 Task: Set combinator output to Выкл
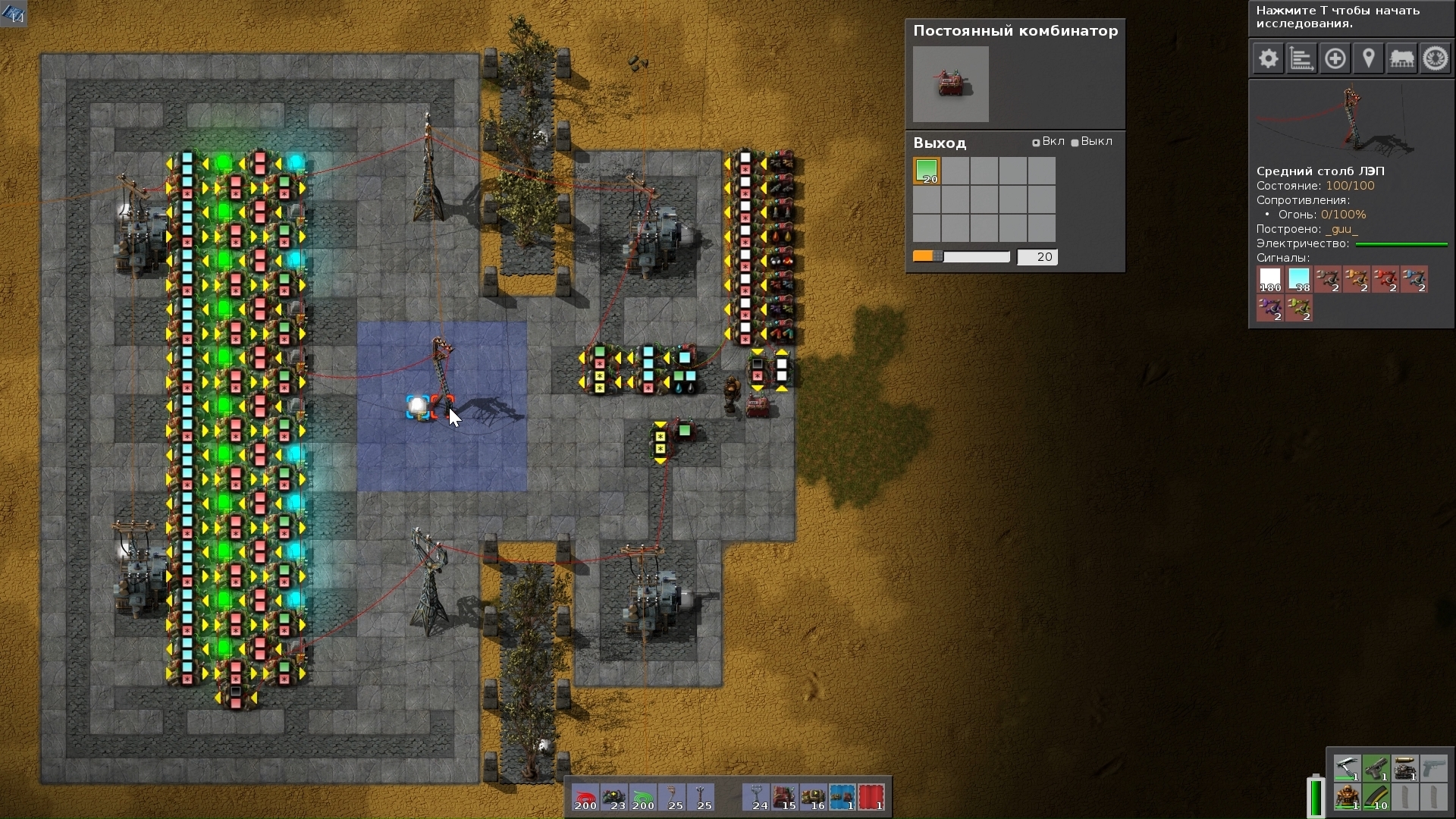click(1075, 143)
